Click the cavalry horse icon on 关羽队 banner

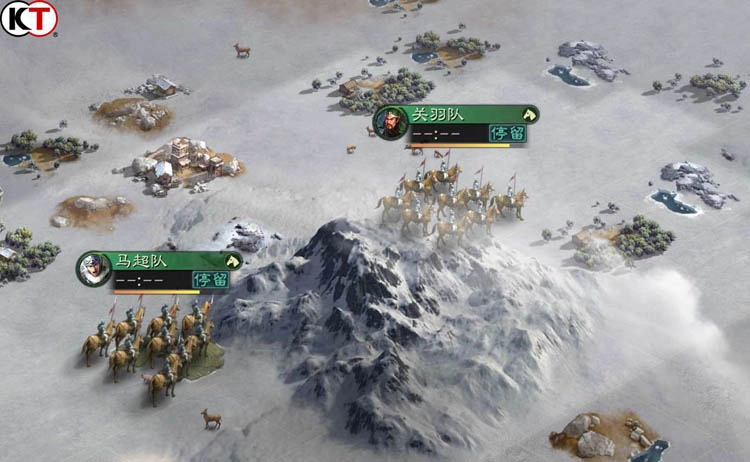point(529,115)
